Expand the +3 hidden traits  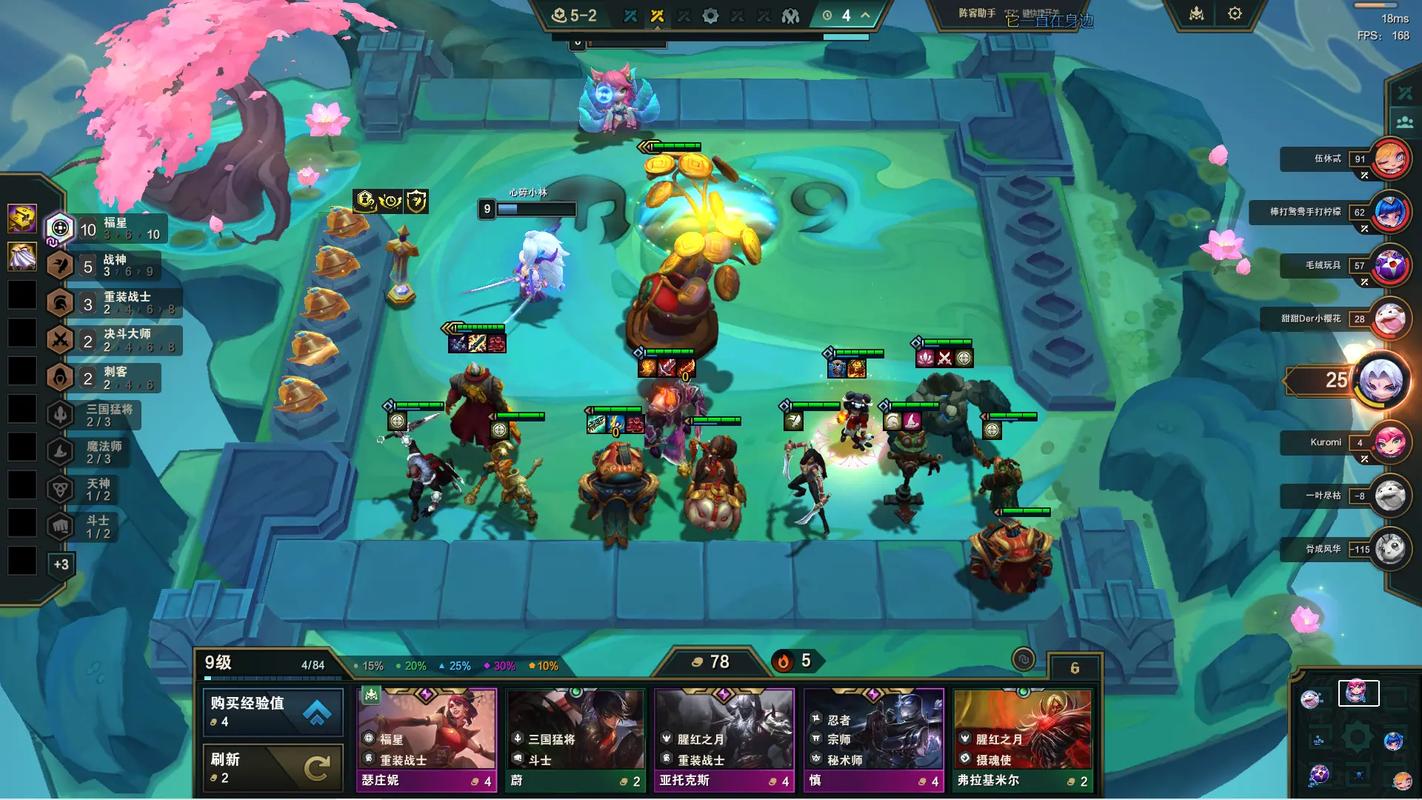coord(61,565)
